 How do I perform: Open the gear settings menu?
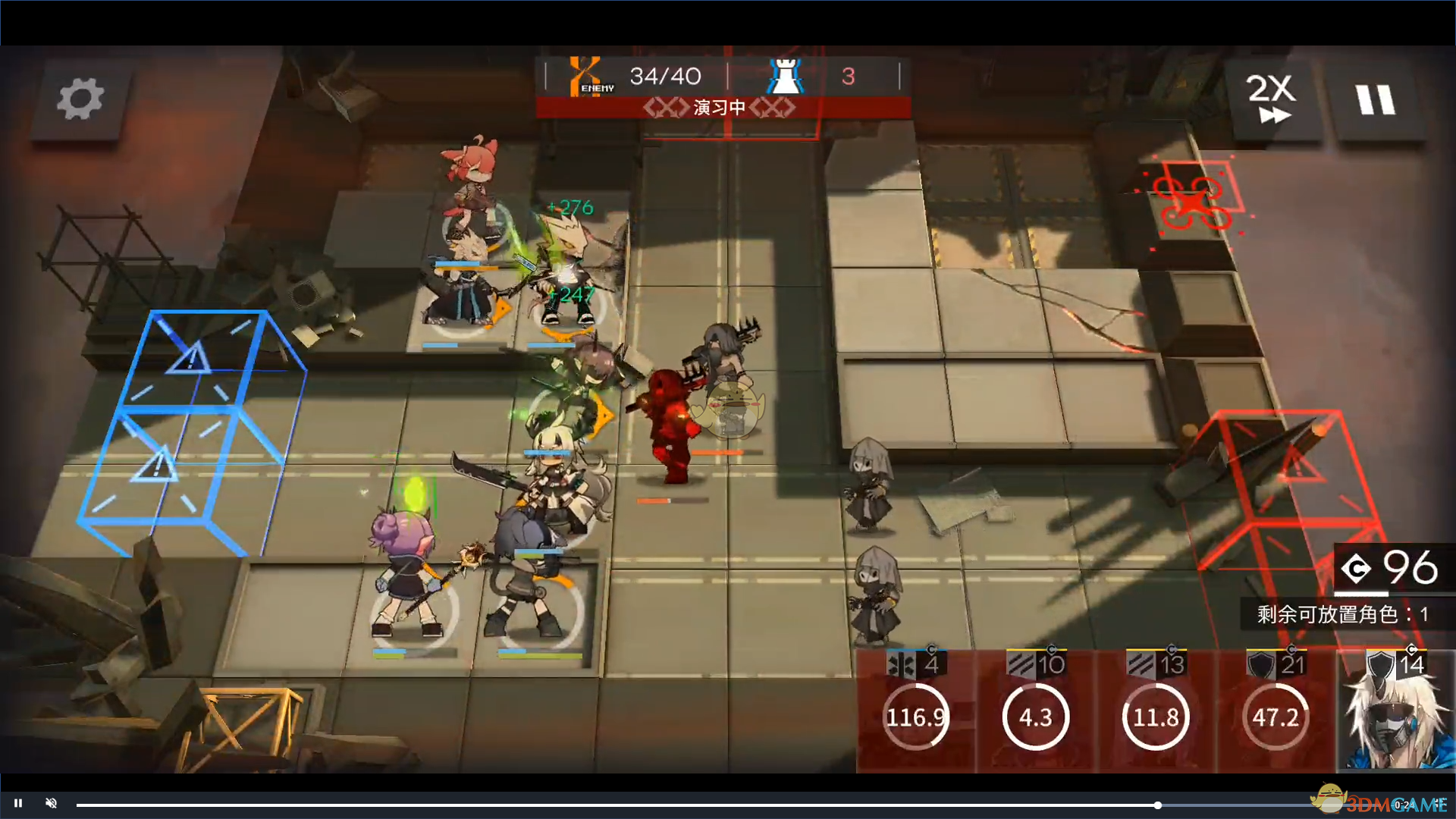tap(80, 99)
